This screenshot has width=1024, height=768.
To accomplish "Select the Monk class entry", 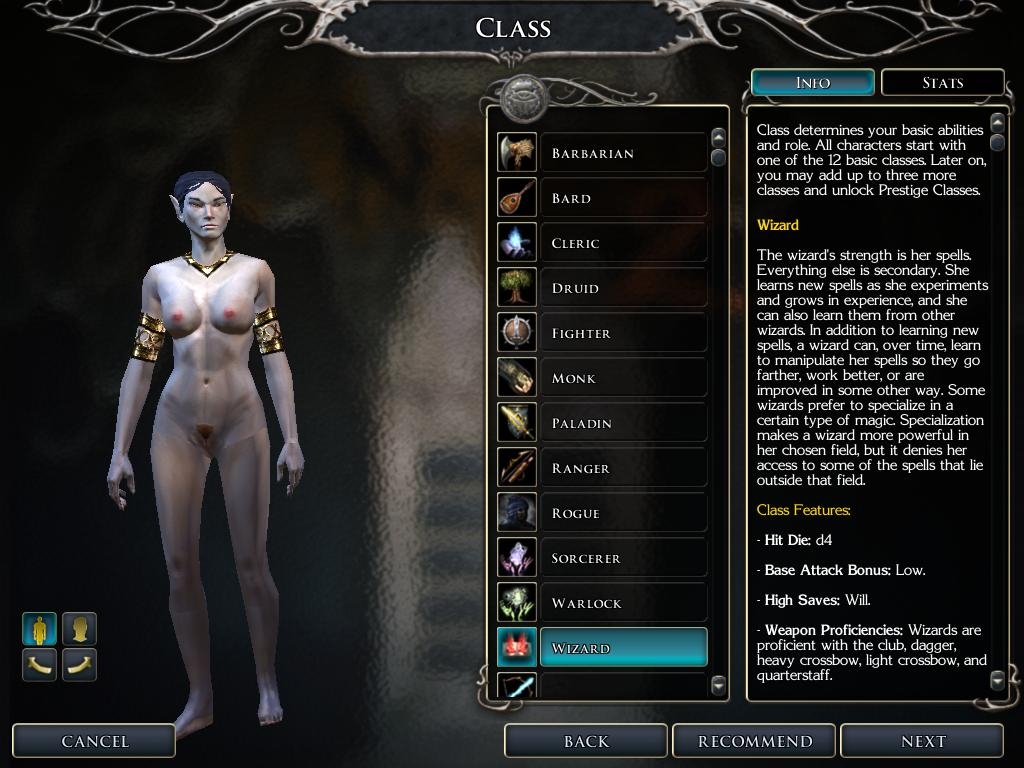I will (622, 378).
